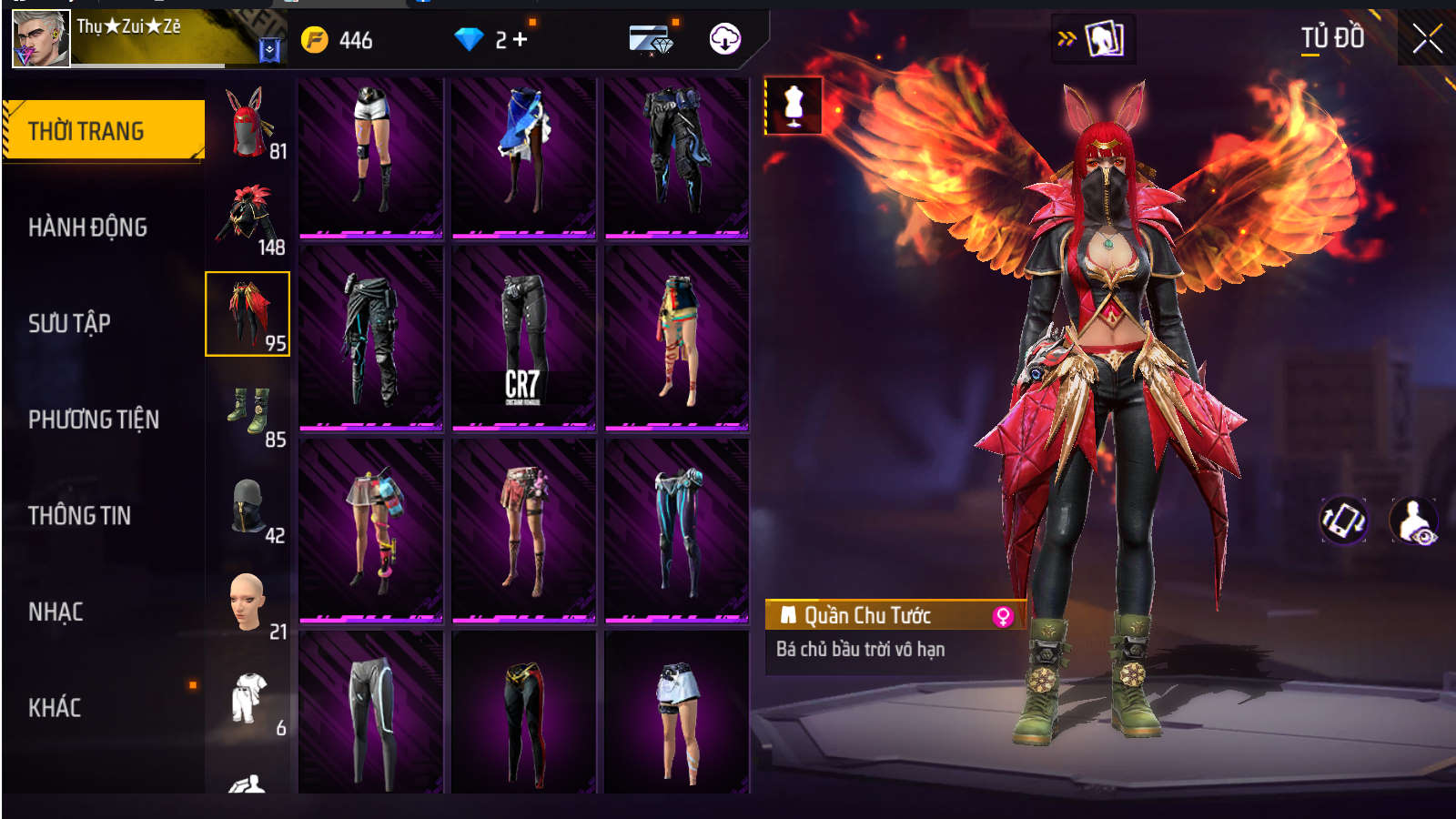
Task: Choose the red hooded head category
Action: click(x=248, y=123)
